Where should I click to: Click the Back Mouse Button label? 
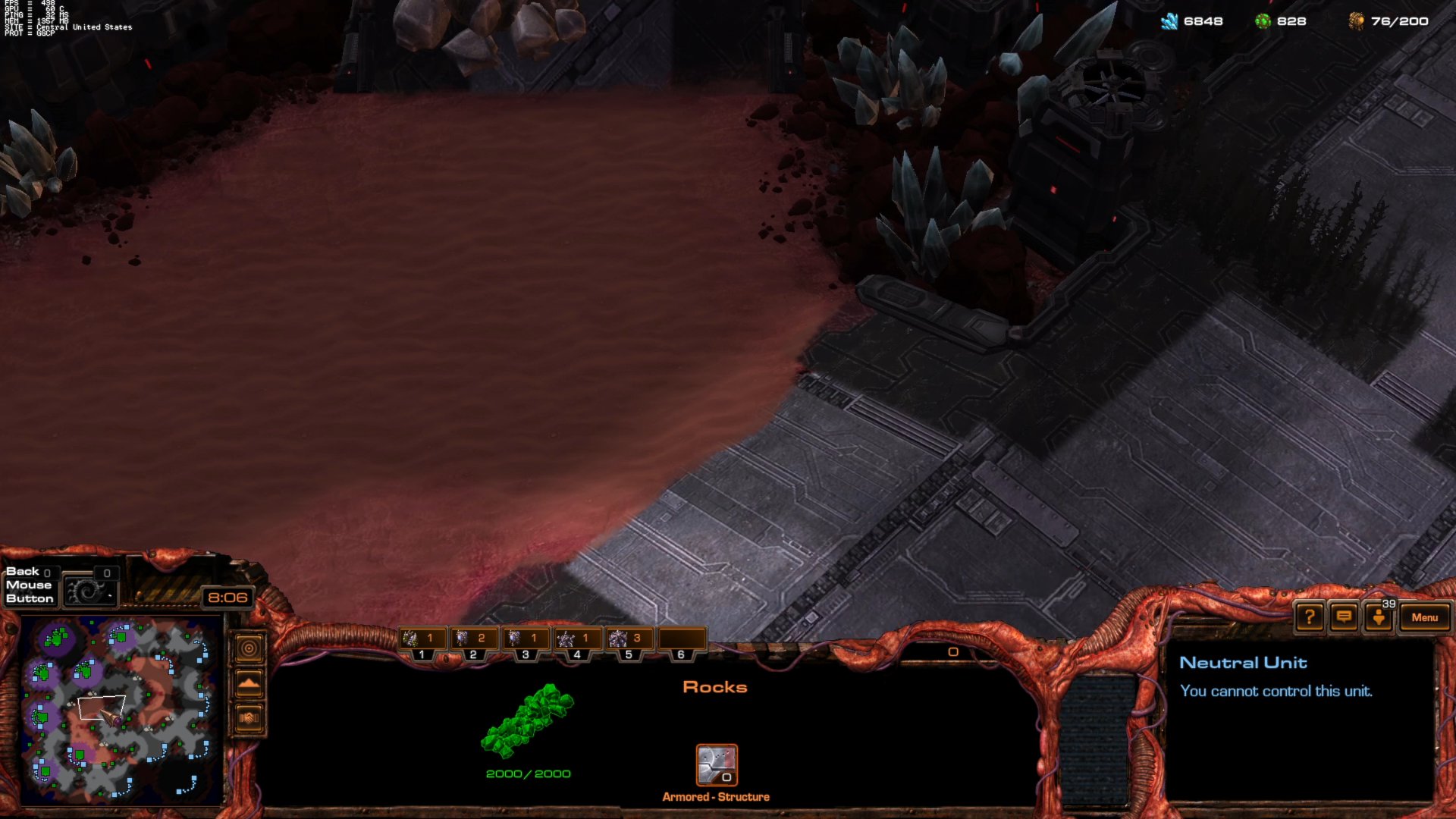[x=29, y=585]
